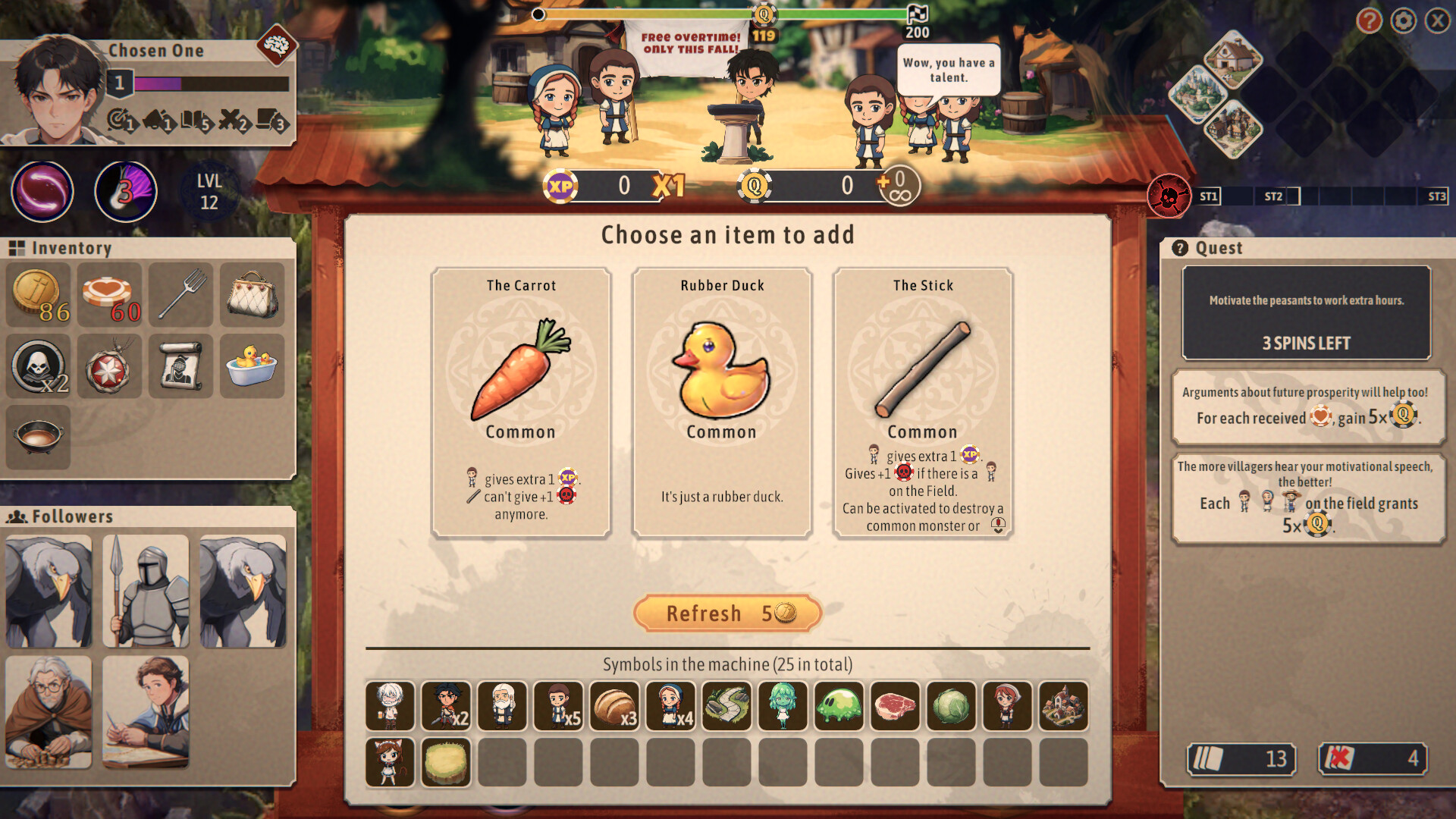Select the swirling purple orb ability

coord(42,193)
